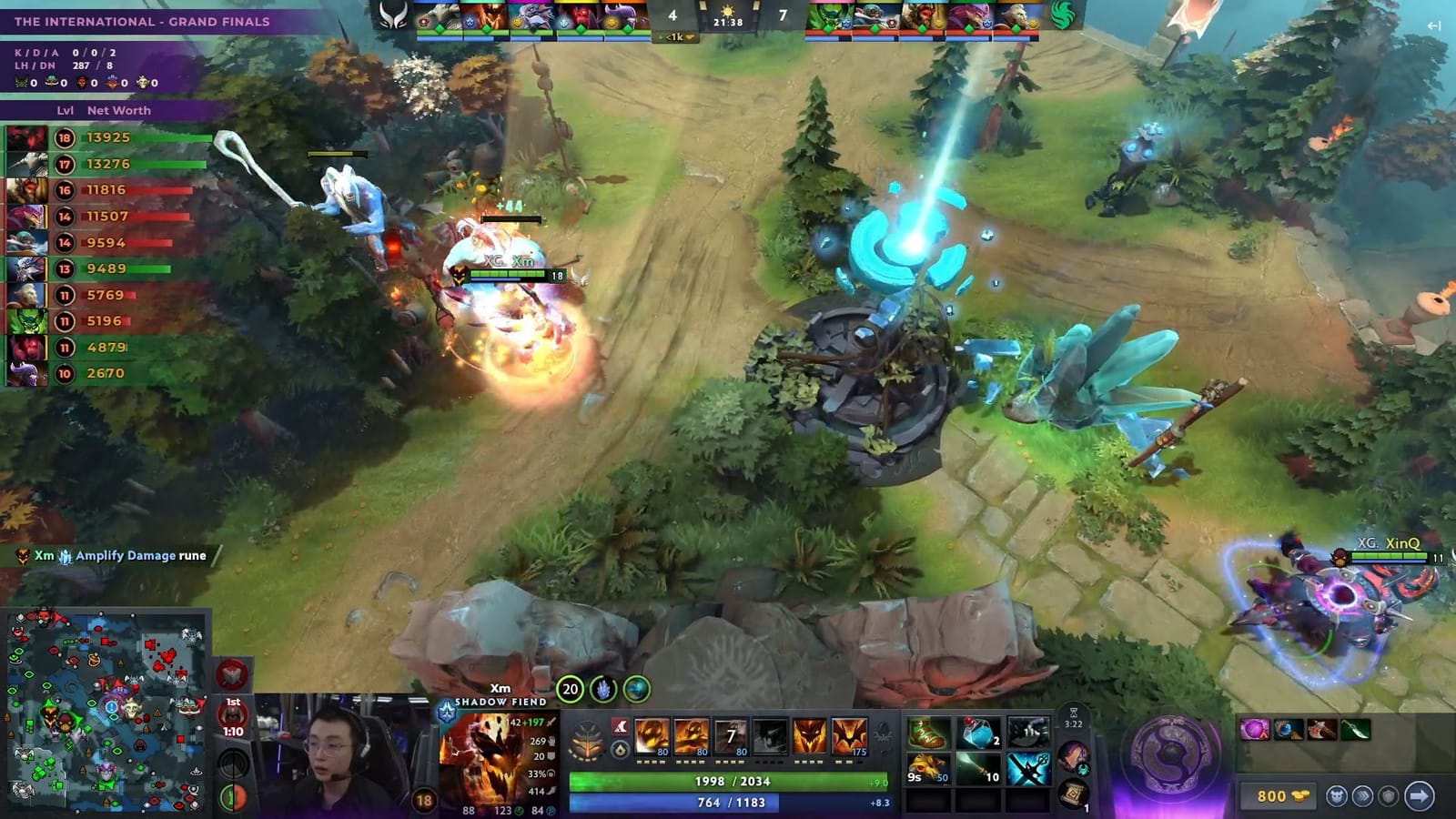The width and height of the screenshot is (1456, 819).
Task: Click the purple orb item in the quickbuy bar
Action: click(1254, 730)
